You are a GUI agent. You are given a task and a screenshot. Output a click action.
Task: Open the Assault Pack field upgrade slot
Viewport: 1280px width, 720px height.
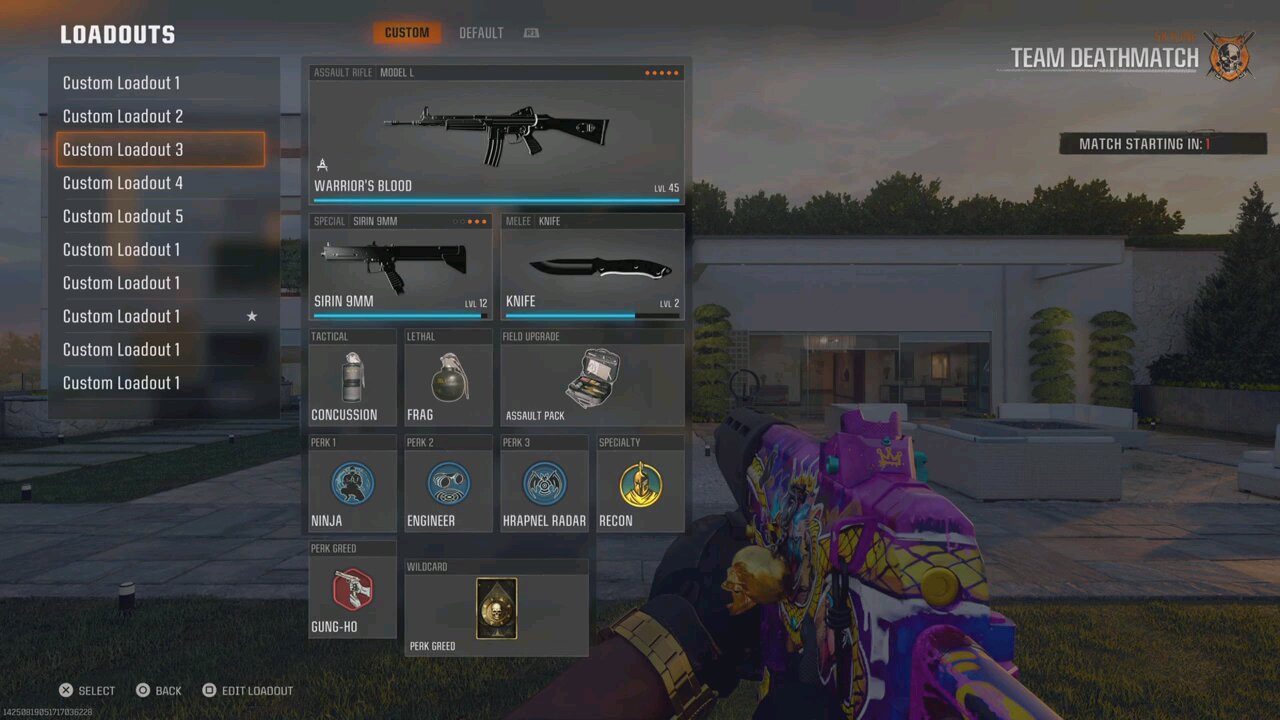coord(592,379)
